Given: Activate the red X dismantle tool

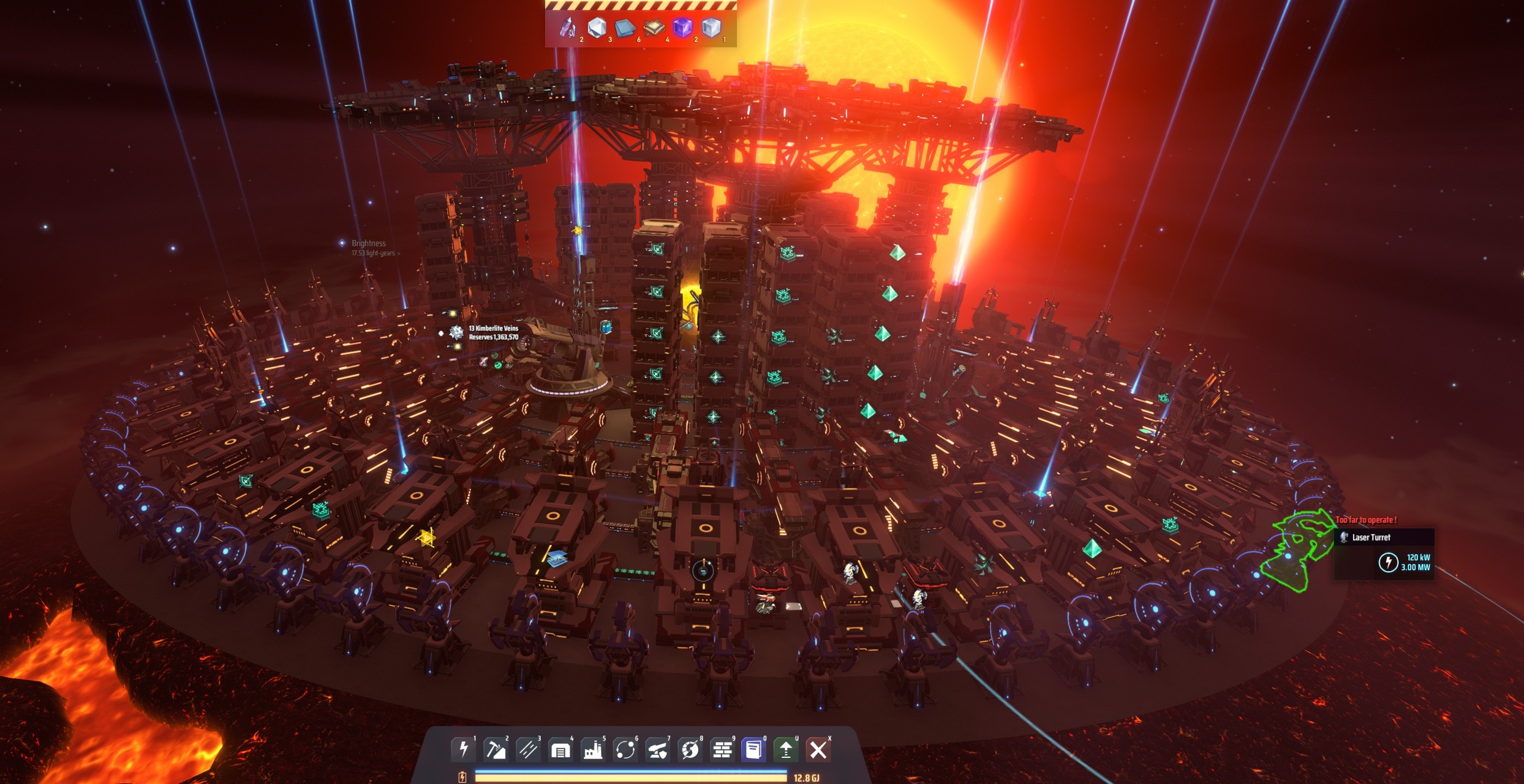Looking at the screenshot, I should (x=818, y=750).
